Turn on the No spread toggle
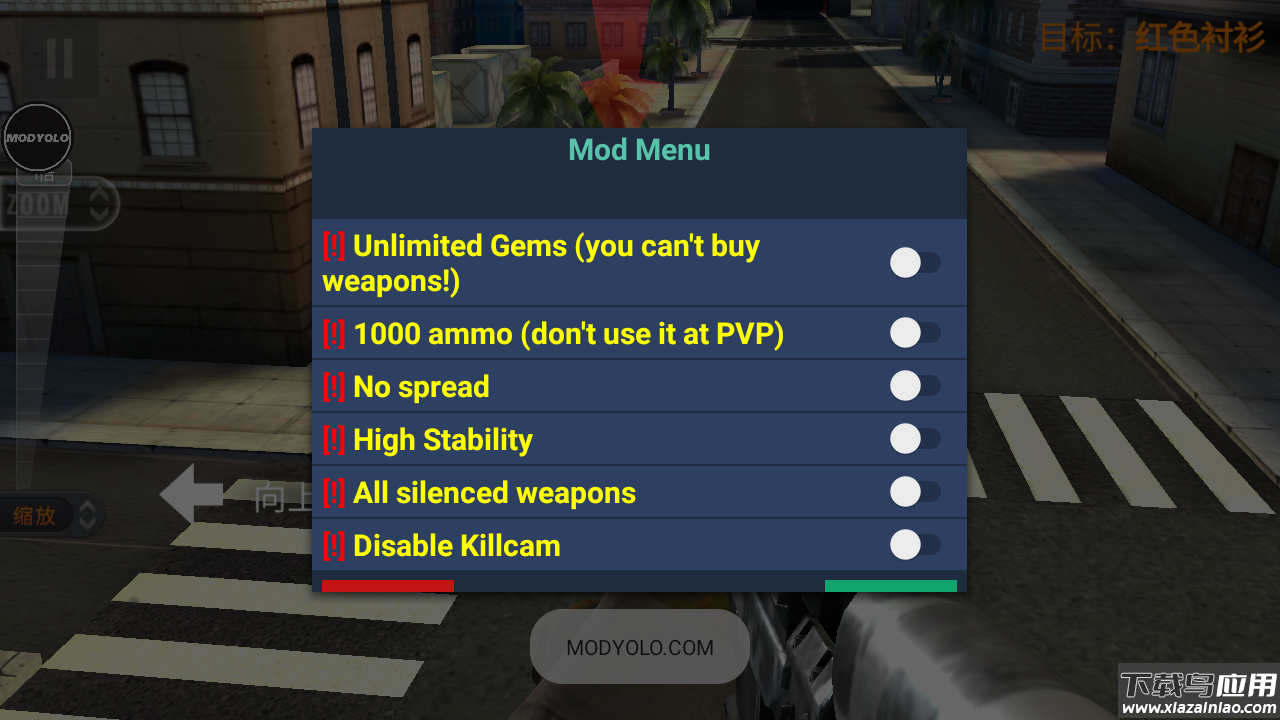Image resolution: width=1280 pixels, height=720 pixels. (914, 386)
